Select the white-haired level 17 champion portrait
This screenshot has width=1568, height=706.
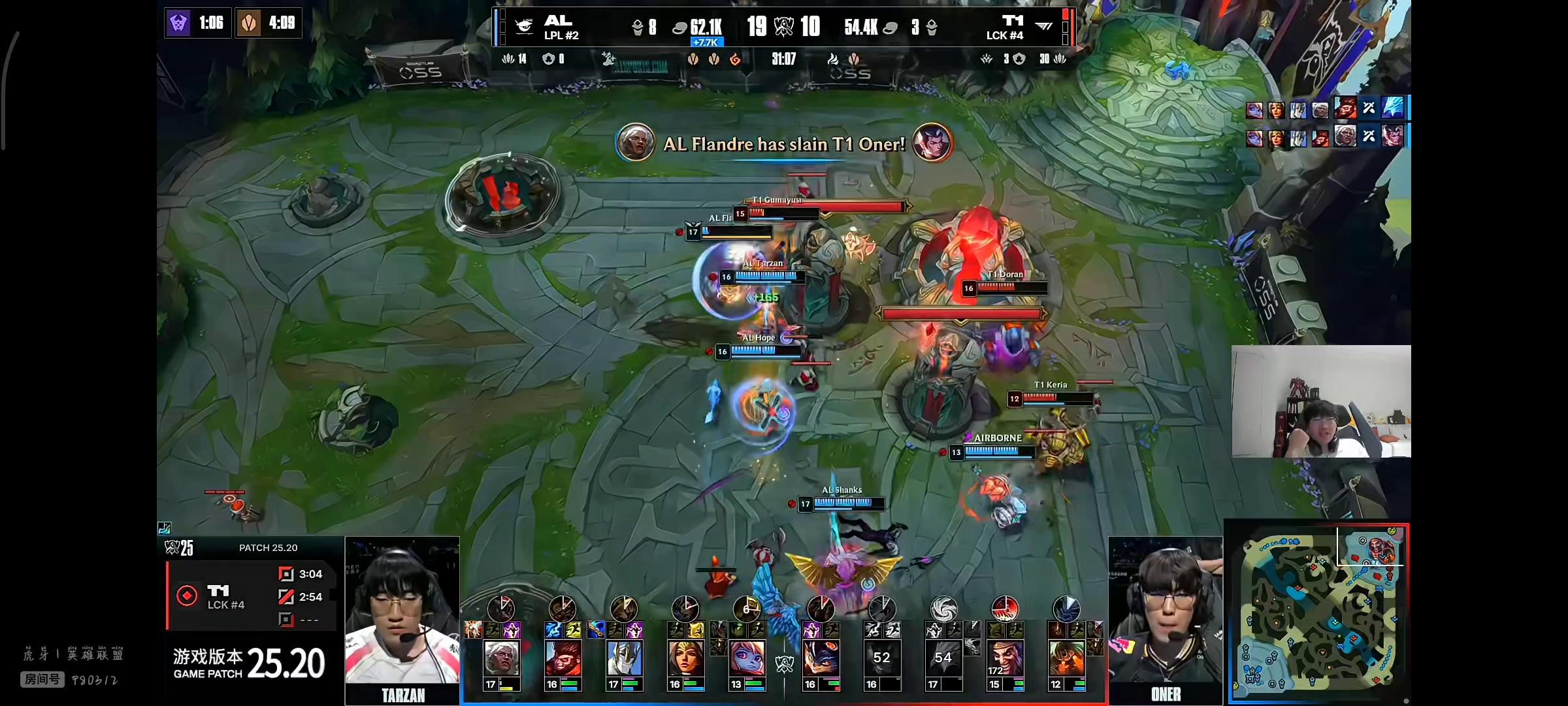click(501, 658)
